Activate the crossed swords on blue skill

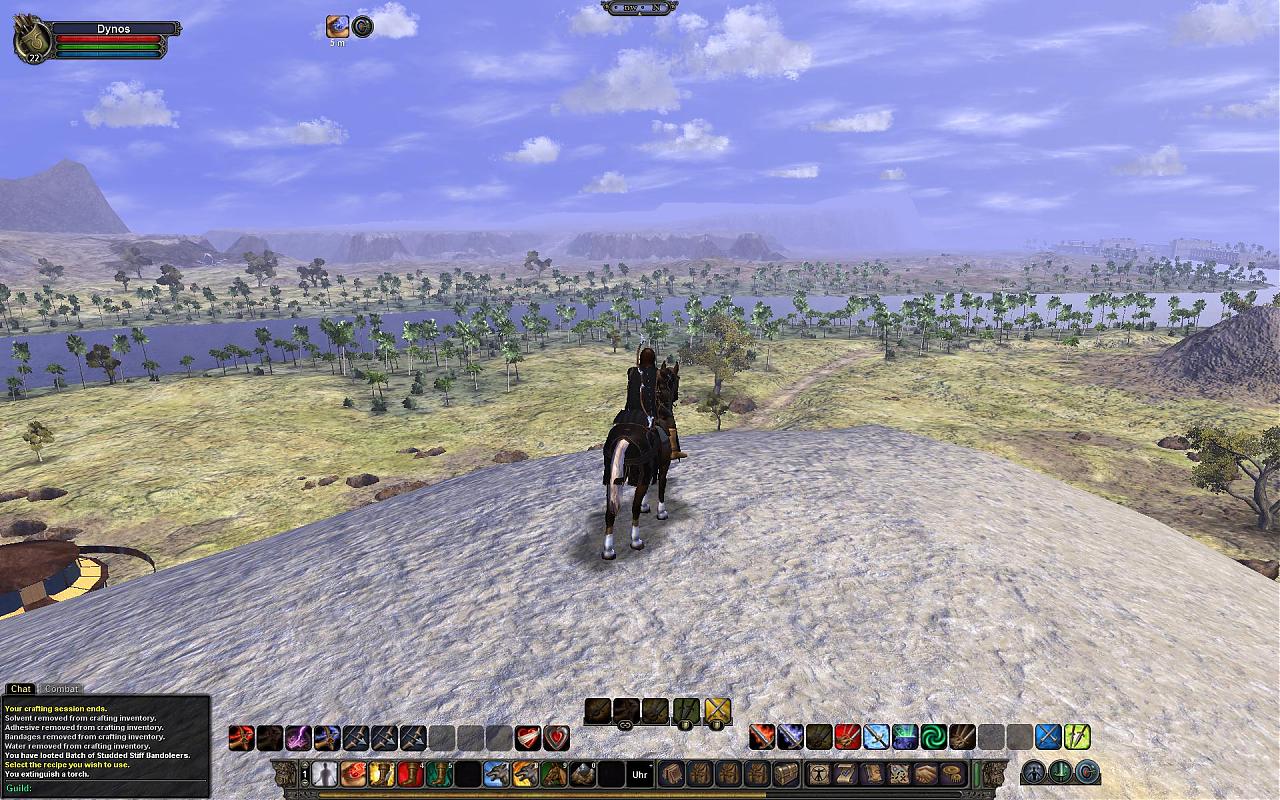(1047, 737)
